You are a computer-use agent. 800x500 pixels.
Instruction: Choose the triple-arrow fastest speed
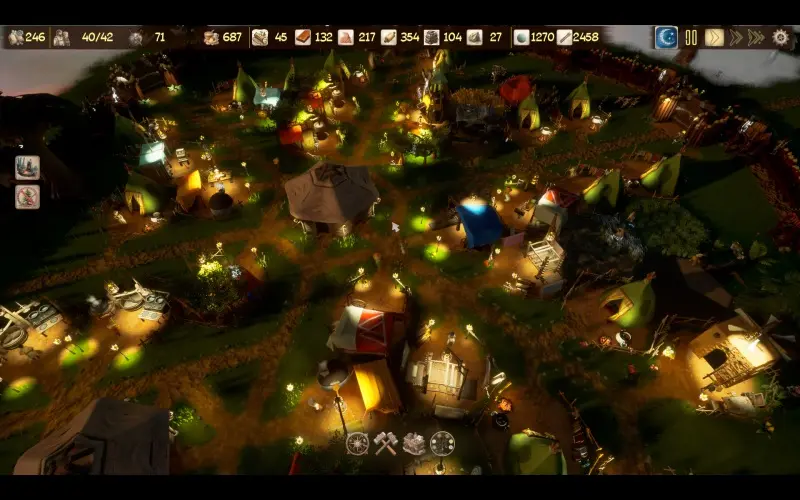pos(757,37)
